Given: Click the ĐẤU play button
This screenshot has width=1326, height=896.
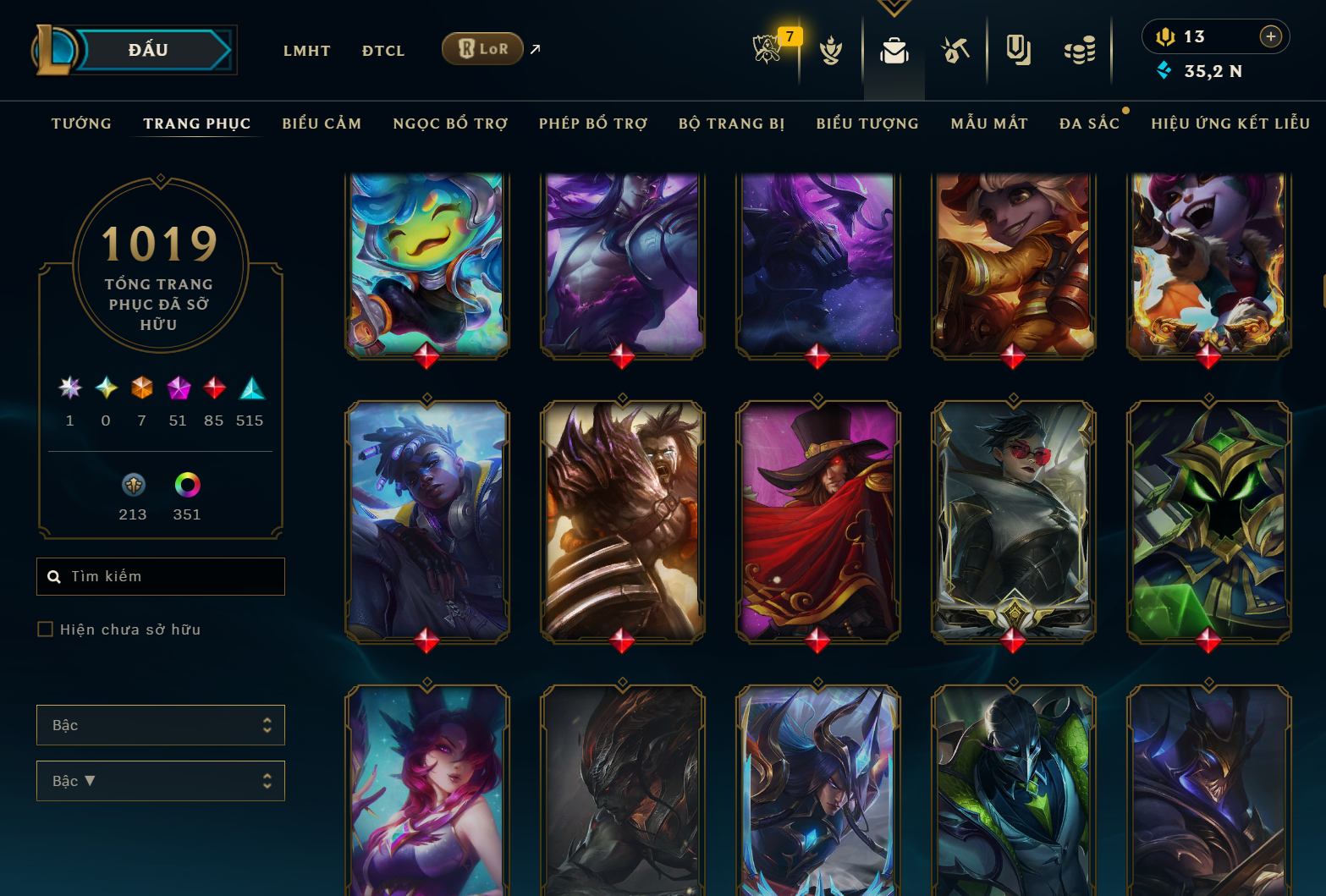Looking at the screenshot, I should coord(149,50).
